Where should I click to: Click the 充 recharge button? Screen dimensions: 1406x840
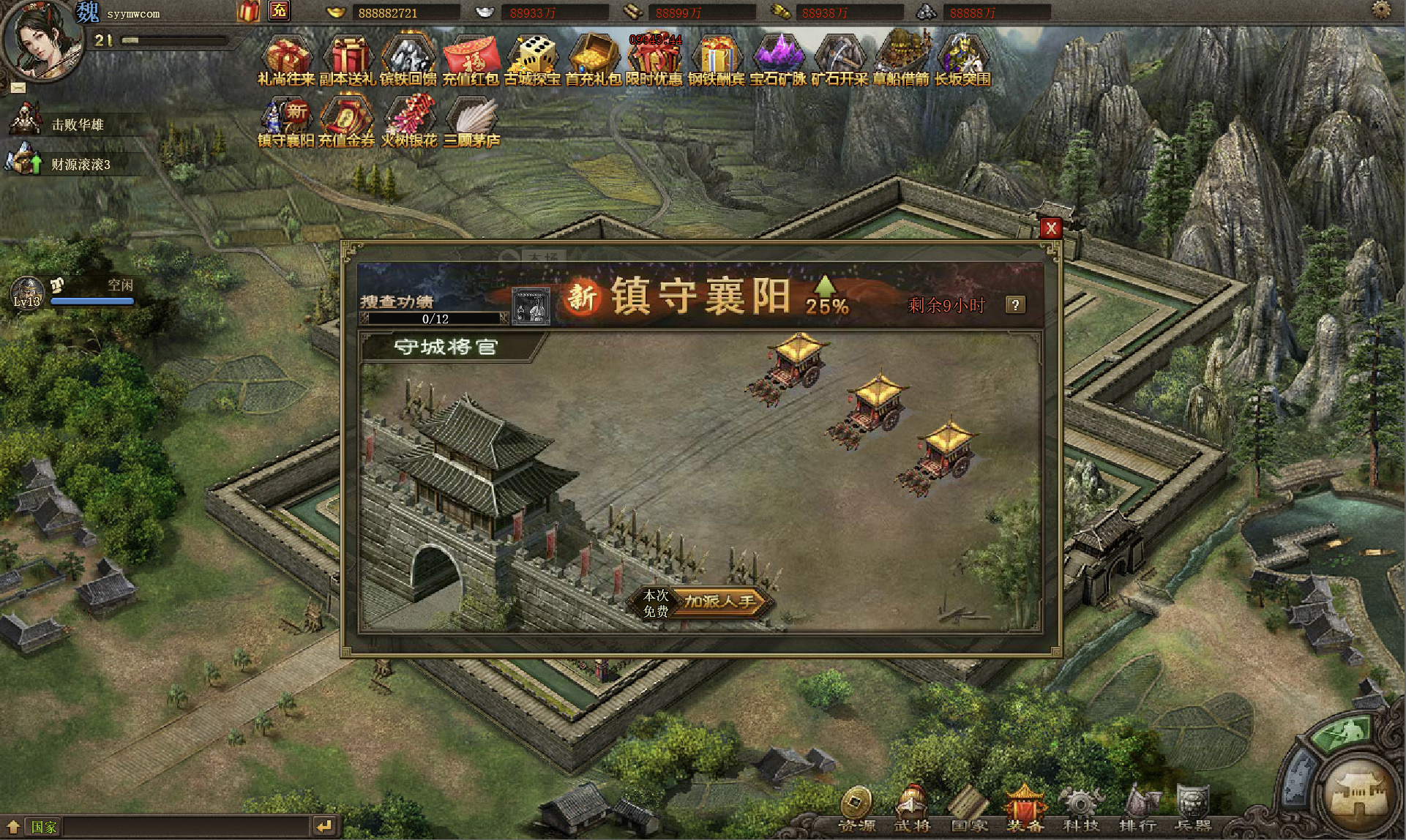pos(279,11)
